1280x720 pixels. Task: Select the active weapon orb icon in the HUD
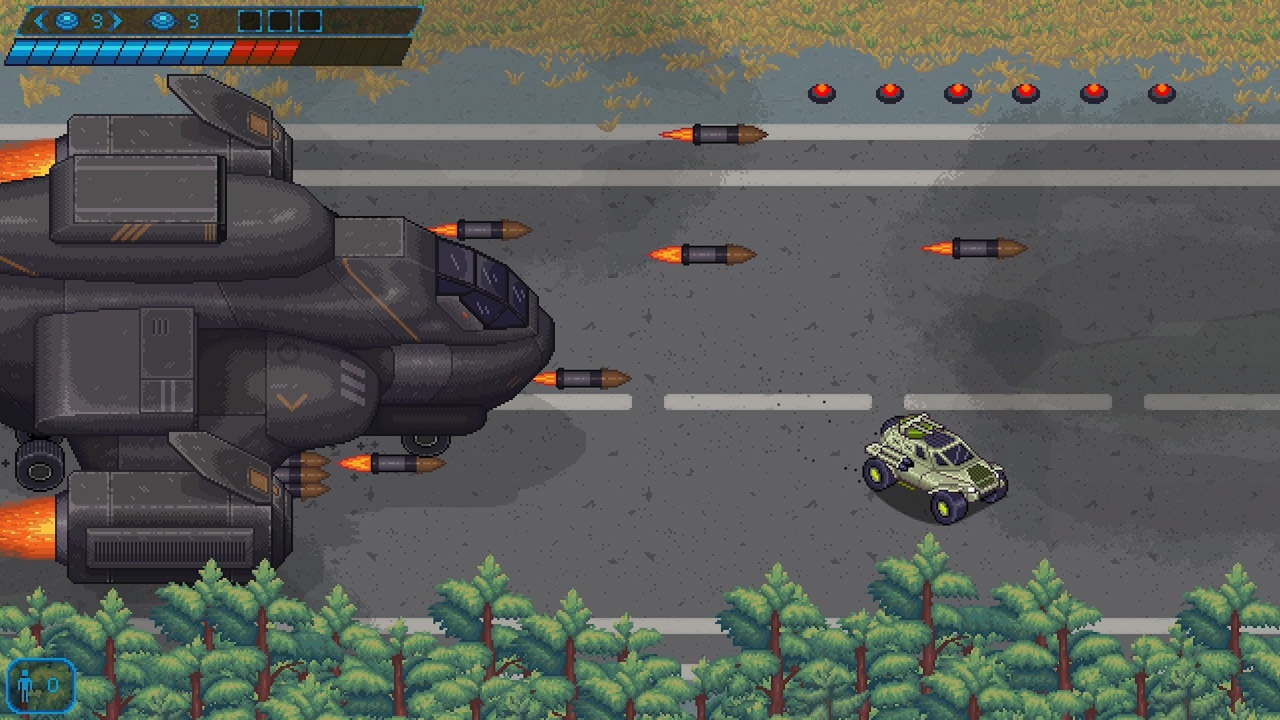pyautogui.click(x=67, y=19)
